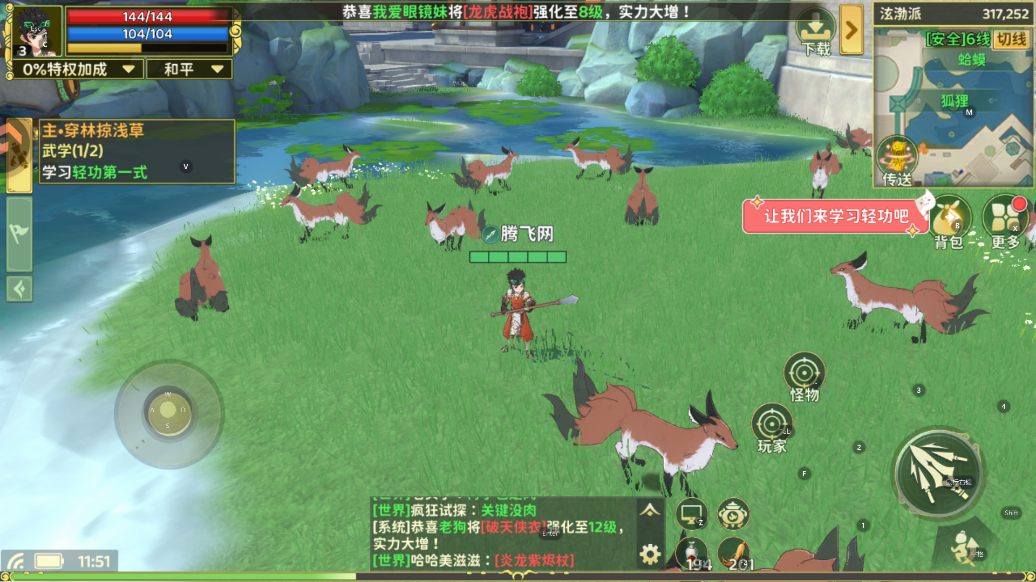Tap the 下载 download icon
Viewport: 1036px width, 582px height.
point(815,32)
